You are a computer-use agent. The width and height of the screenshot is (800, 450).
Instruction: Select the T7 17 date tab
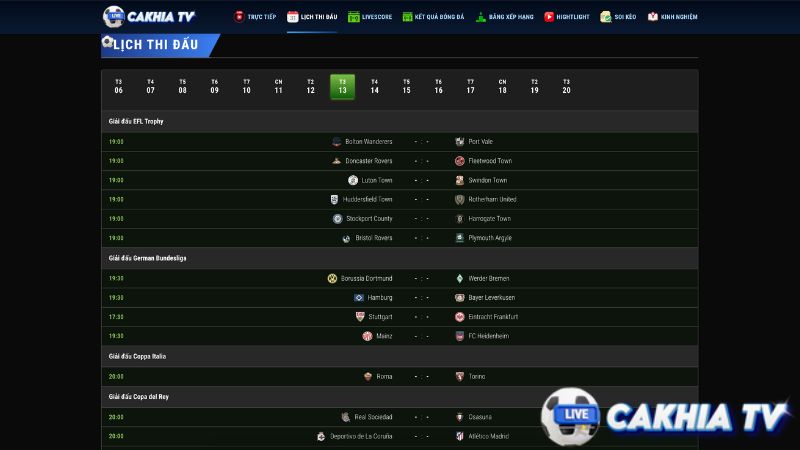(x=471, y=86)
